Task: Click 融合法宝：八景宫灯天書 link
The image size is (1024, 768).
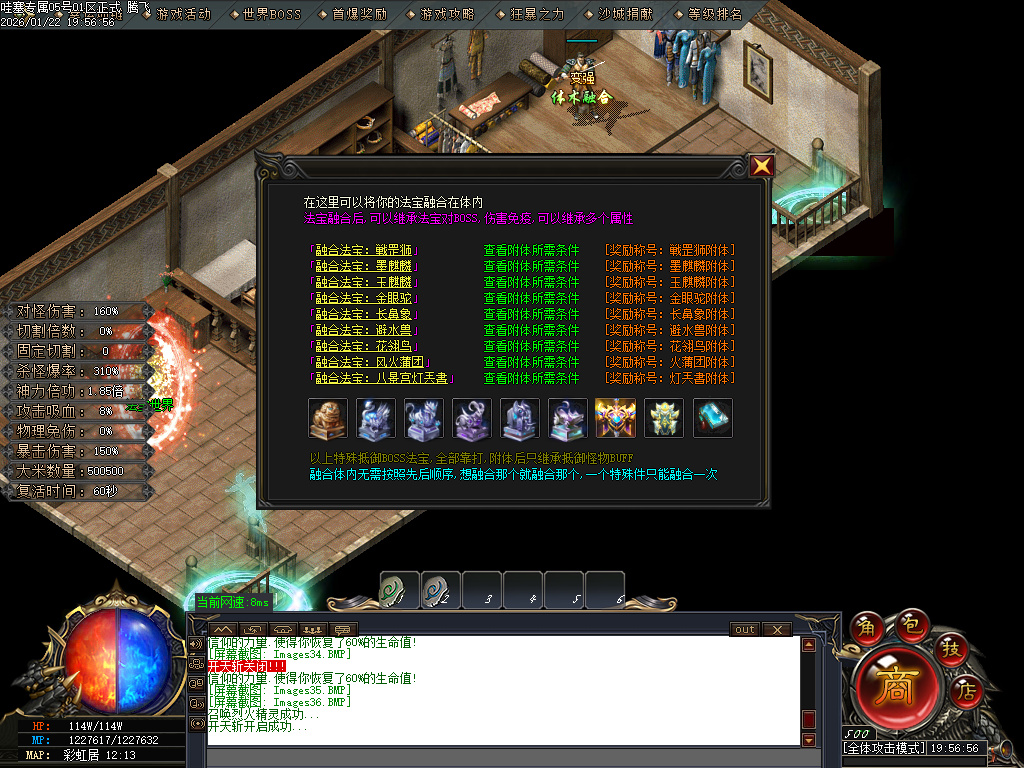Action: (x=383, y=378)
